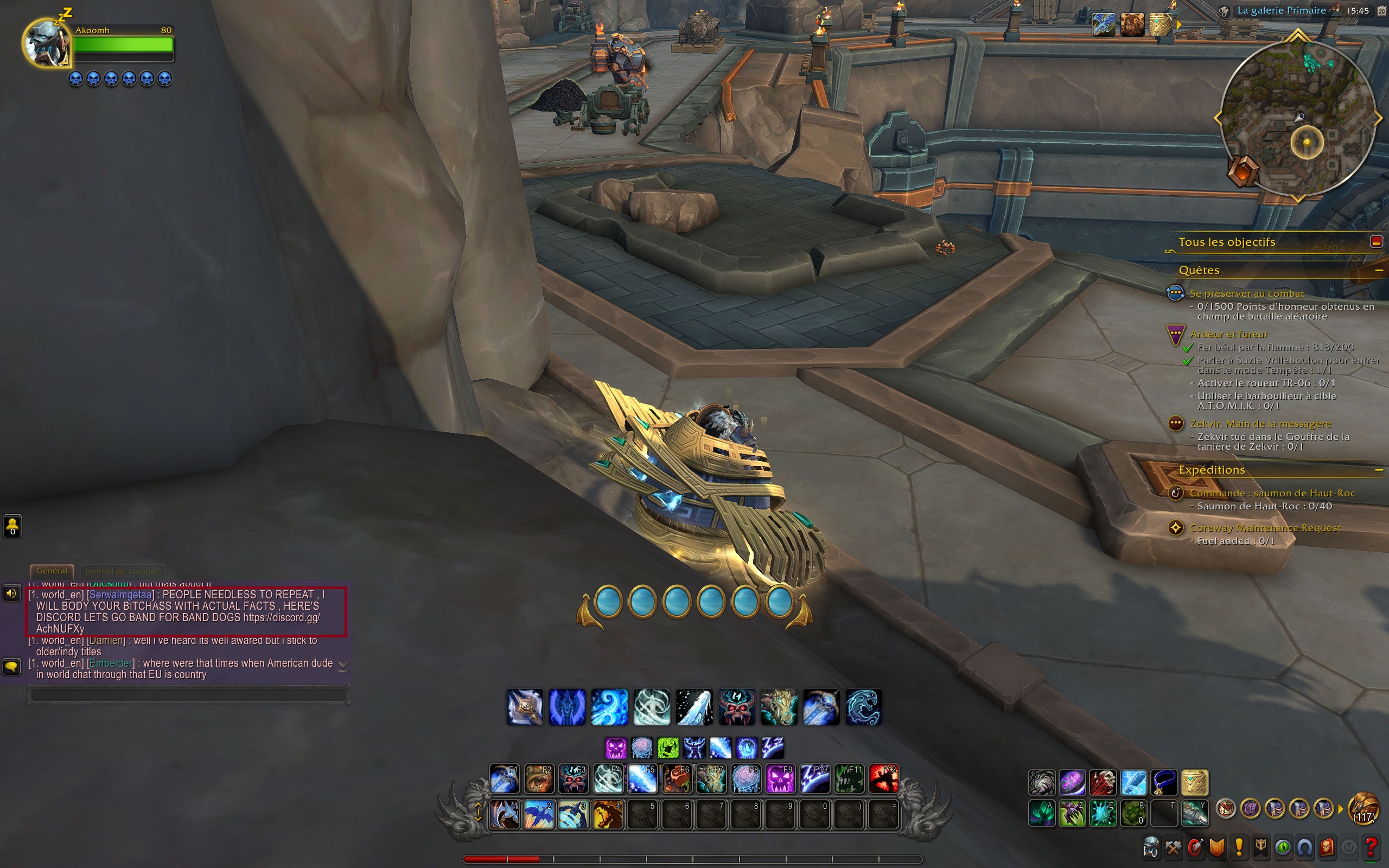Screen dimensions: 1389x868
Task: Open the Zekvir, Main de la messagère quest
Action: [x=1260, y=424]
